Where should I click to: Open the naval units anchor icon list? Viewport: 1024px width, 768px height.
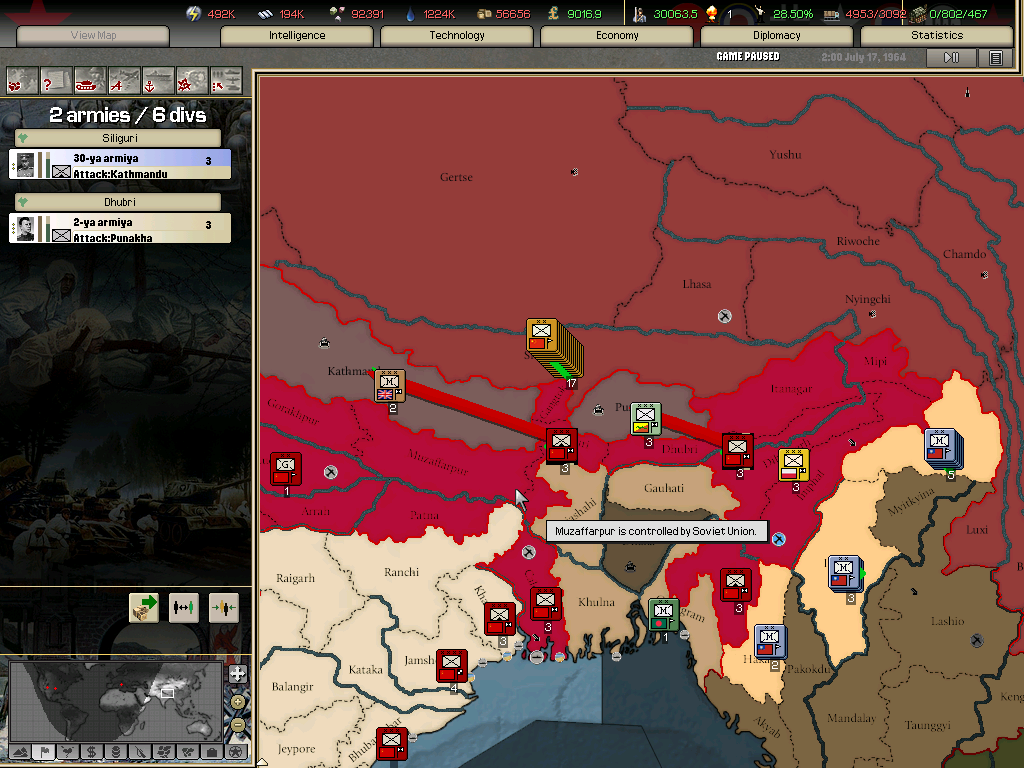pos(158,79)
